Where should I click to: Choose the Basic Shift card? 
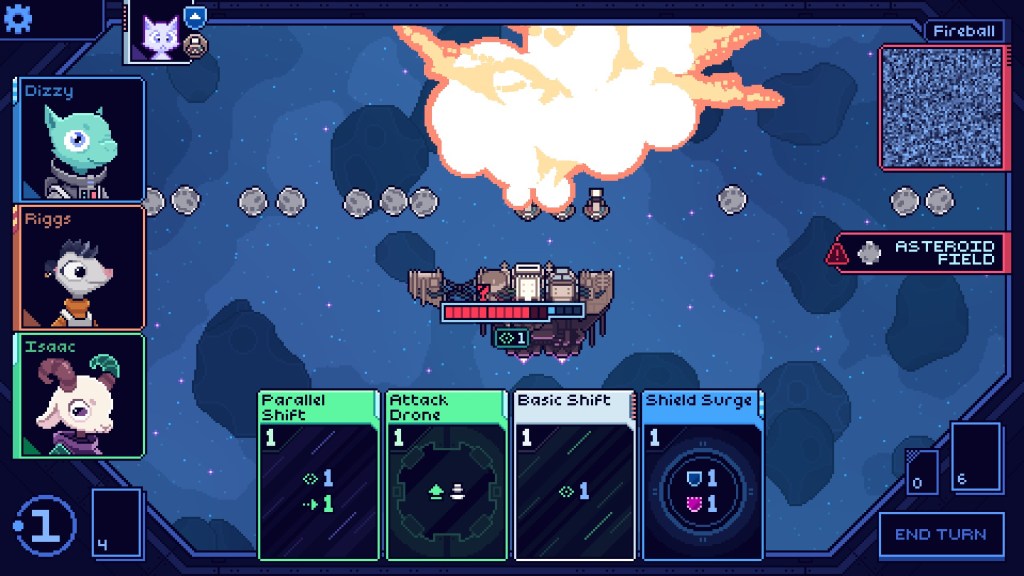pyautogui.click(x=574, y=474)
